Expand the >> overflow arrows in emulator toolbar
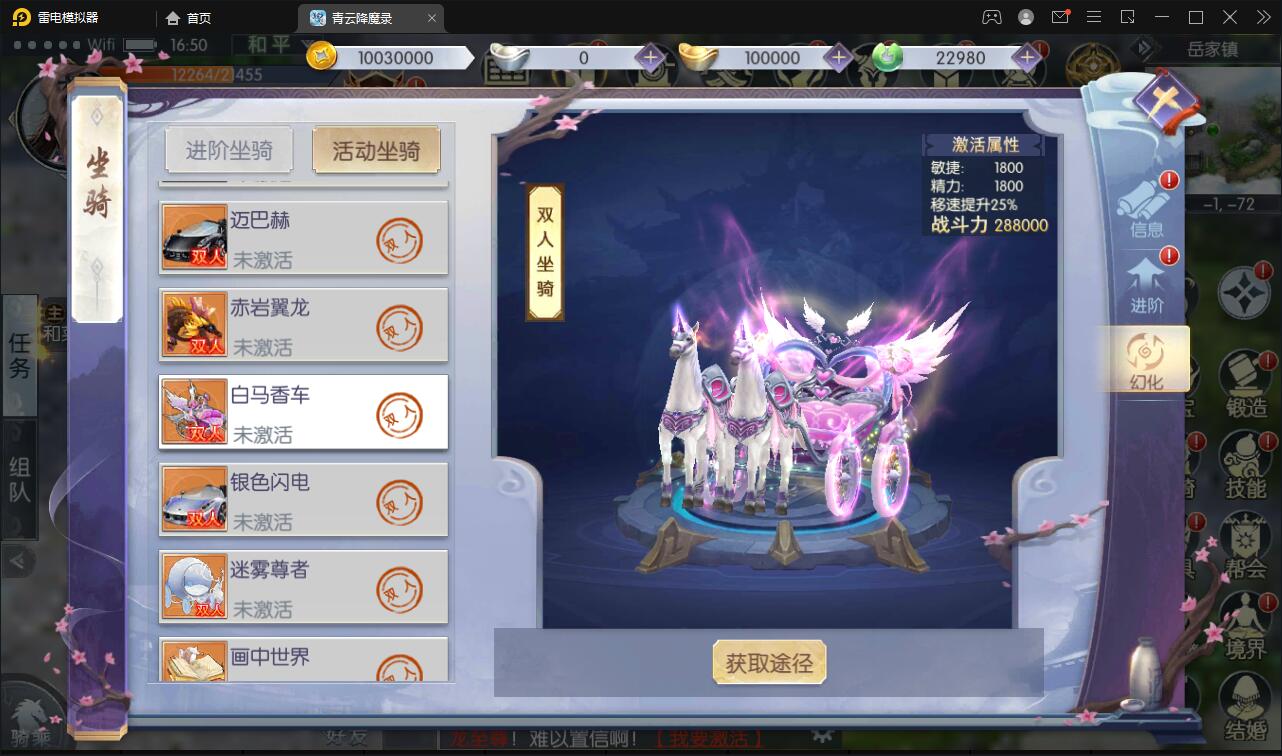 1263,17
